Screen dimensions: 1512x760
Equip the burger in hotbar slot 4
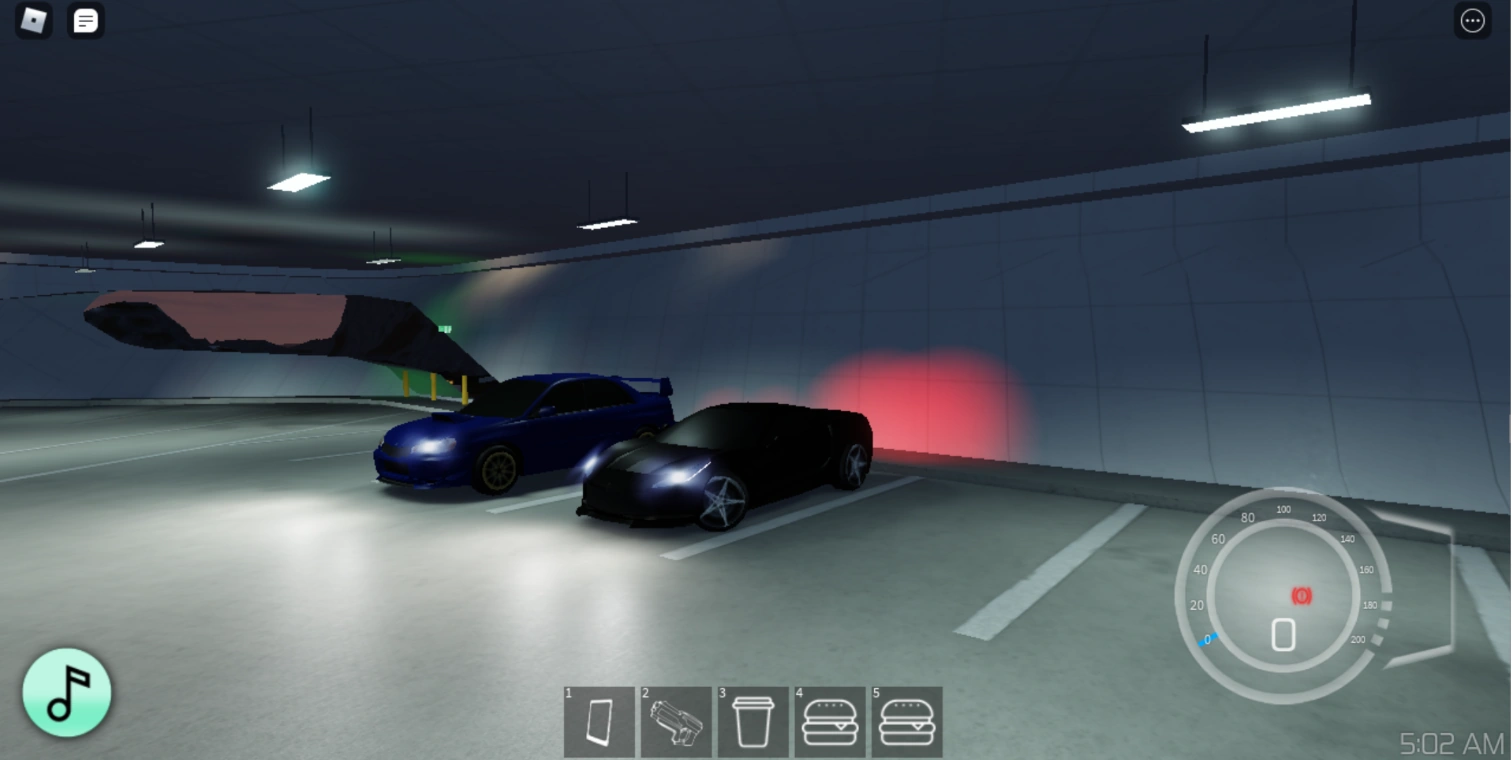(x=830, y=722)
